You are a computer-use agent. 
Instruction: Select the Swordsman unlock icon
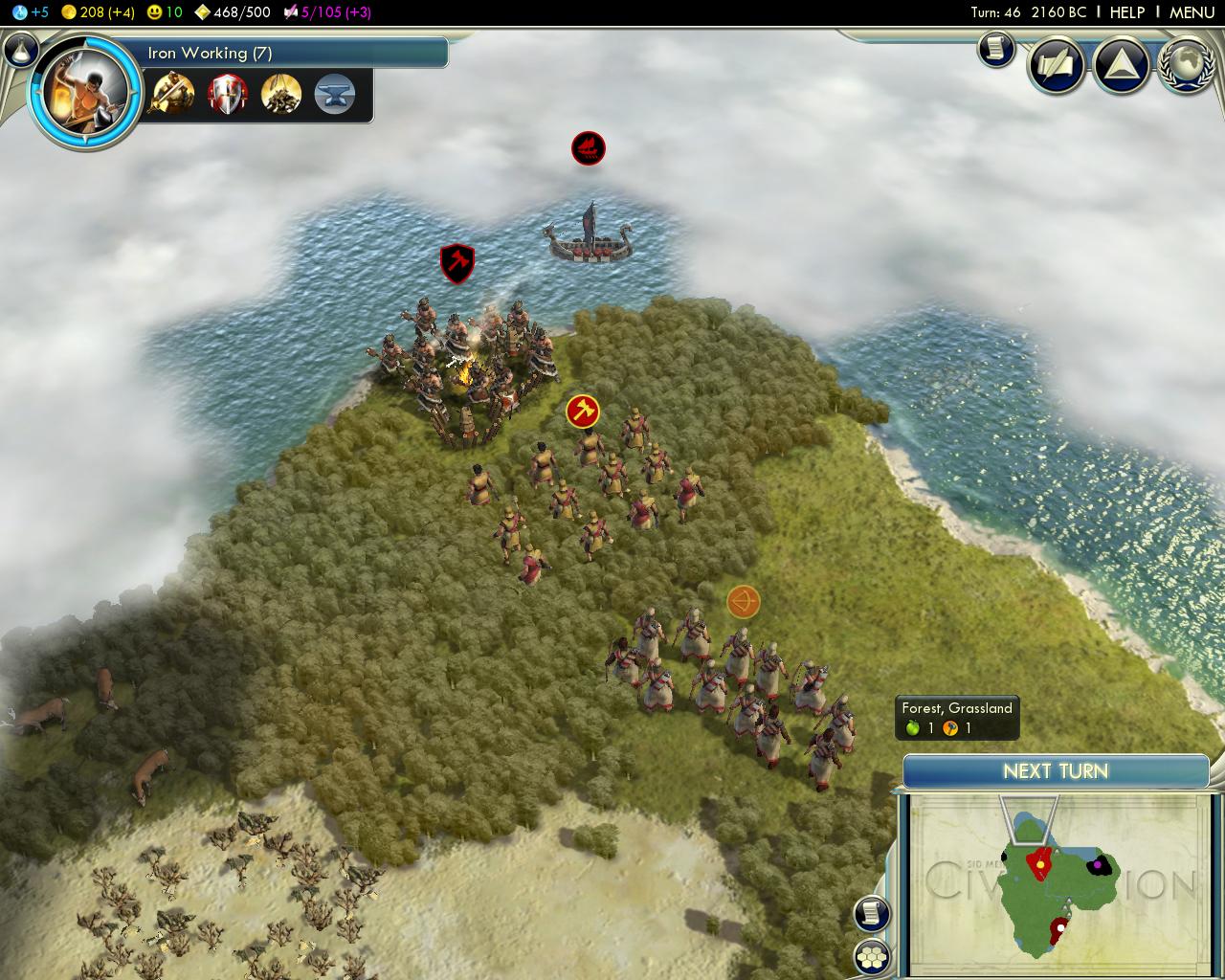(x=173, y=94)
